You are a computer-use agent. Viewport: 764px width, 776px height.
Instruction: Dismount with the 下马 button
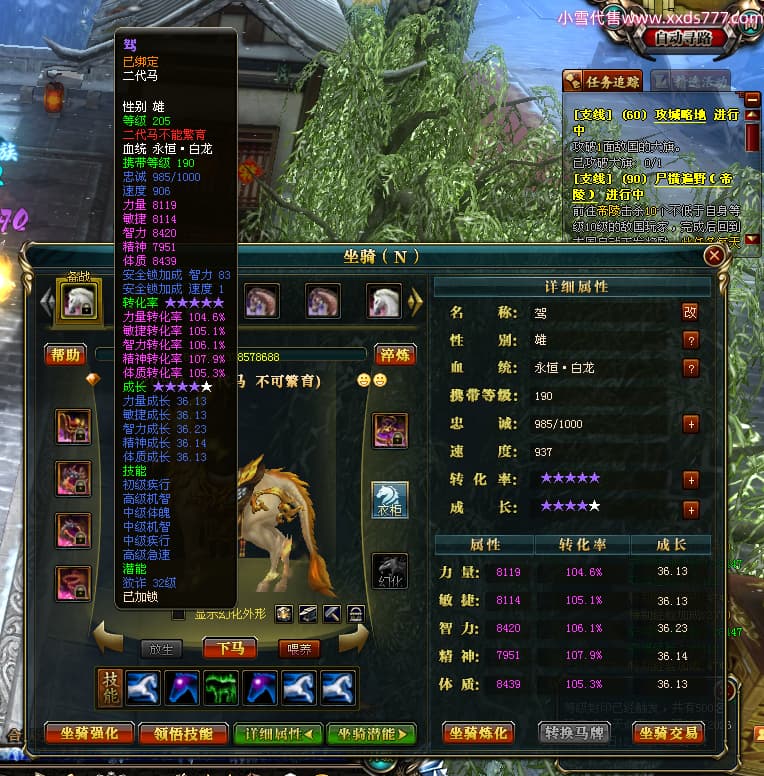[230, 648]
